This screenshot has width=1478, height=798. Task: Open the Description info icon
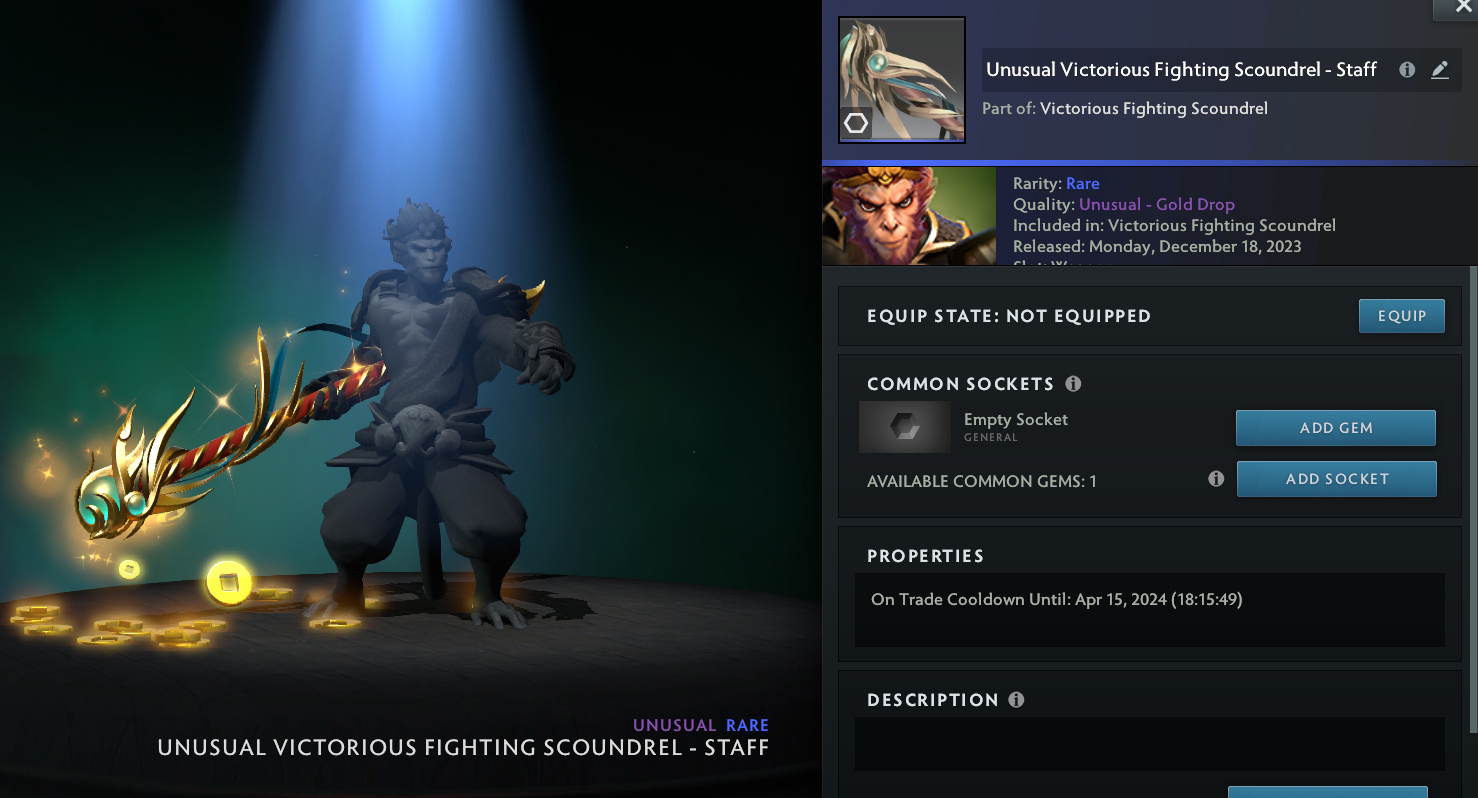[x=1016, y=700]
